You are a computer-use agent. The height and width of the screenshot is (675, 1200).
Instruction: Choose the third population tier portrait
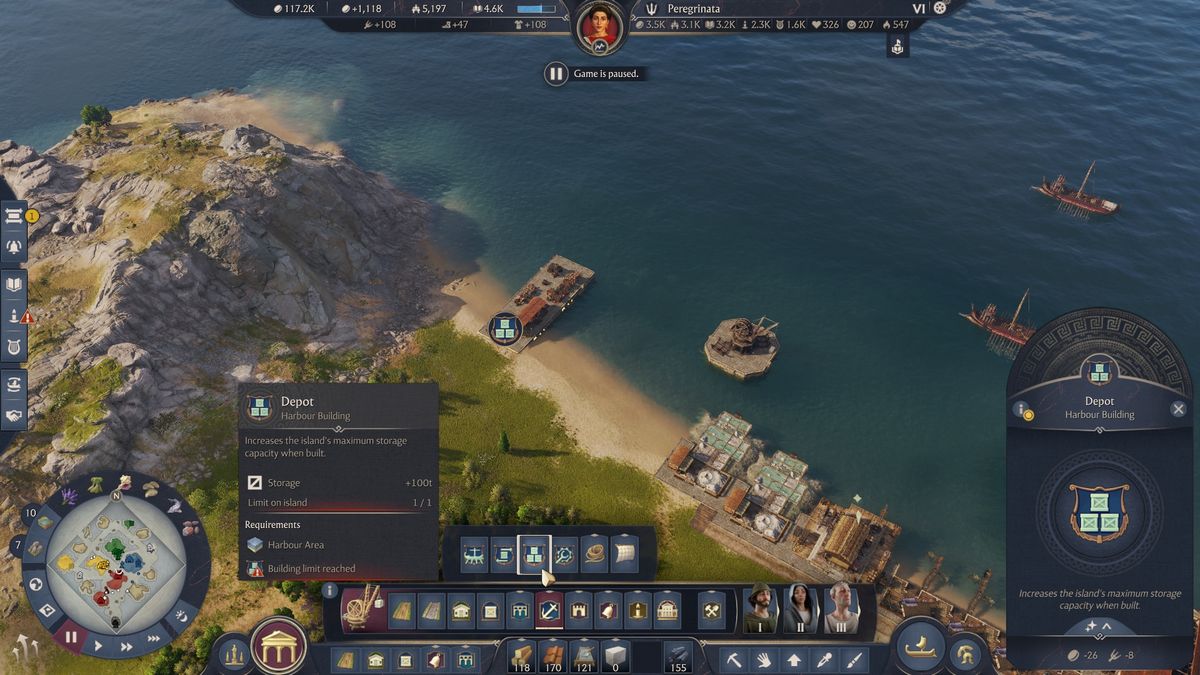point(841,608)
